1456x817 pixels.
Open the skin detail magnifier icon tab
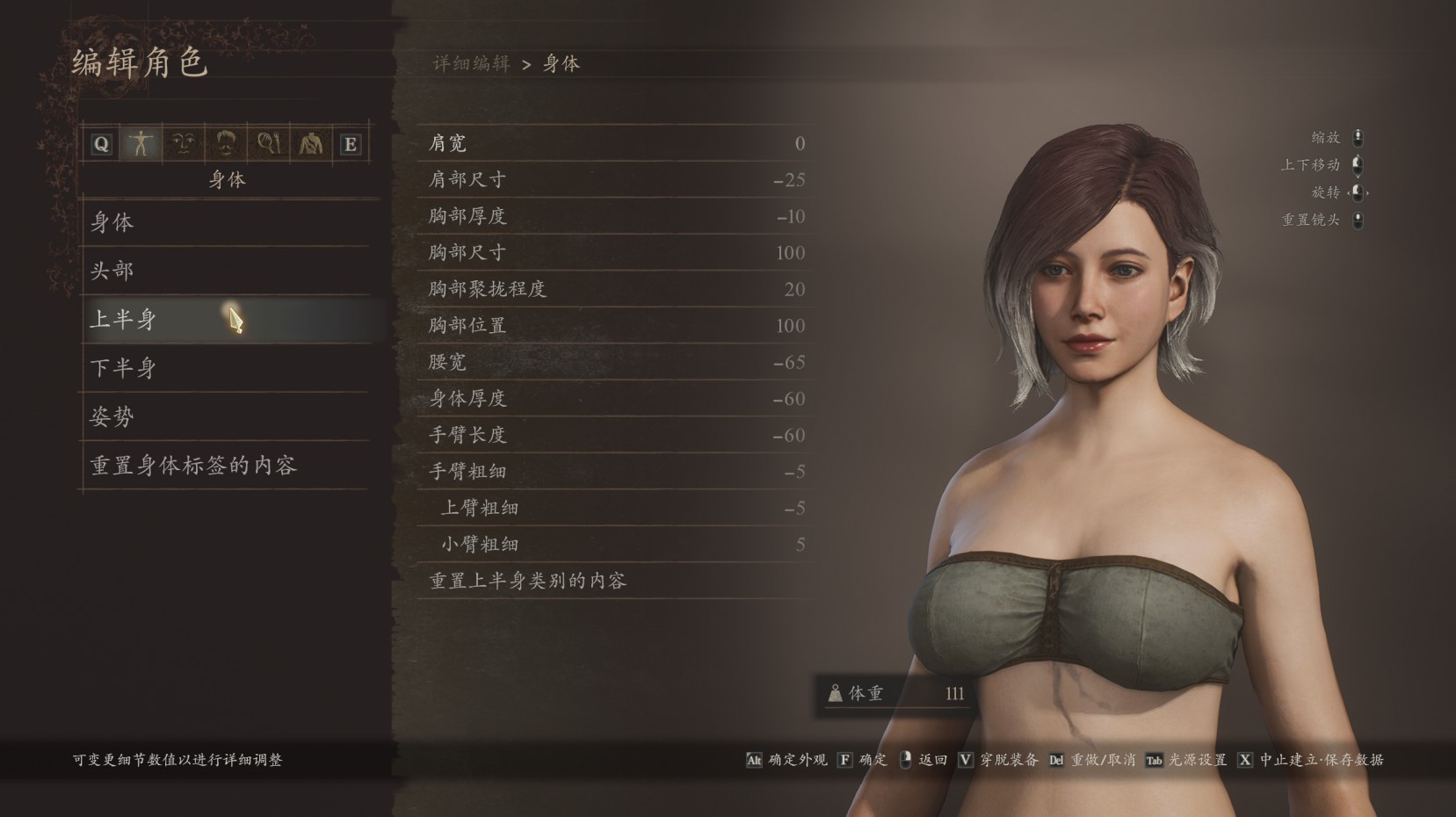pyautogui.click(x=268, y=142)
